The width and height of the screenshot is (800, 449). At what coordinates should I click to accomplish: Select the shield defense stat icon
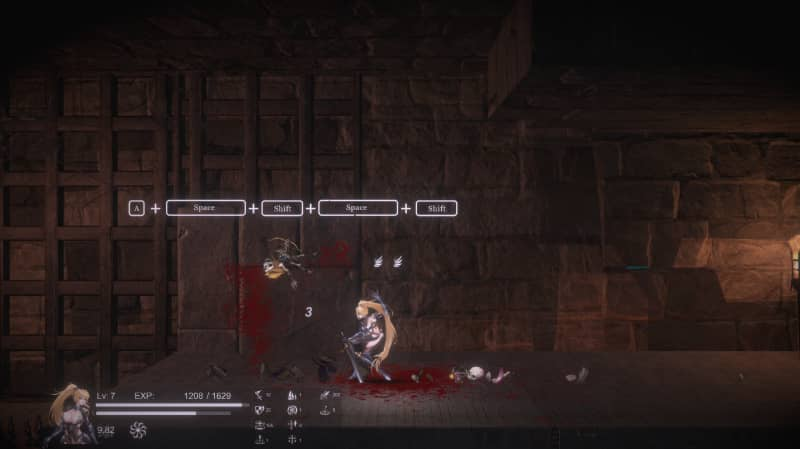click(260, 410)
